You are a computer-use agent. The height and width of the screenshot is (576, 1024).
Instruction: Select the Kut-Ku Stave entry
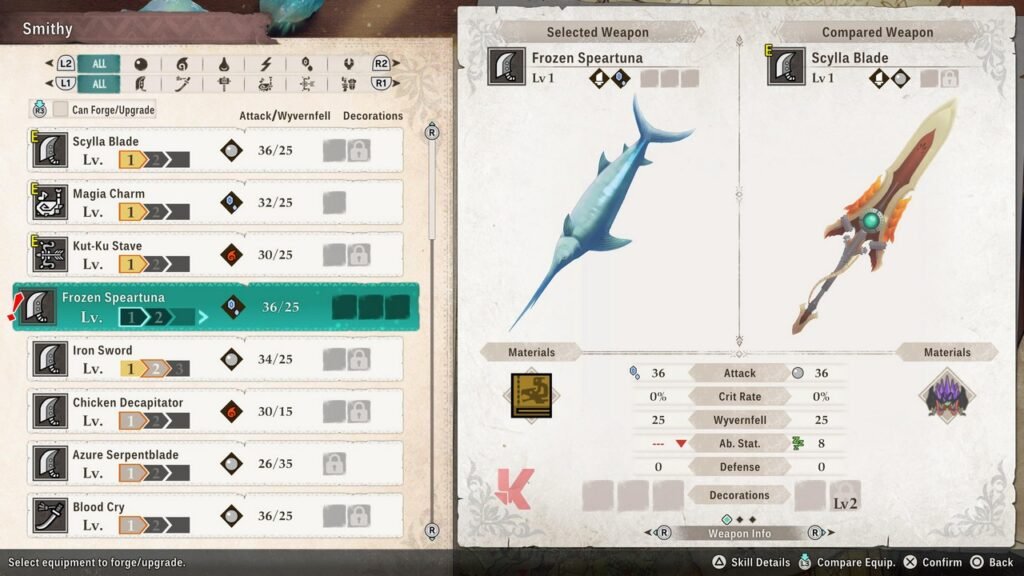pyautogui.click(x=215, y=254)
